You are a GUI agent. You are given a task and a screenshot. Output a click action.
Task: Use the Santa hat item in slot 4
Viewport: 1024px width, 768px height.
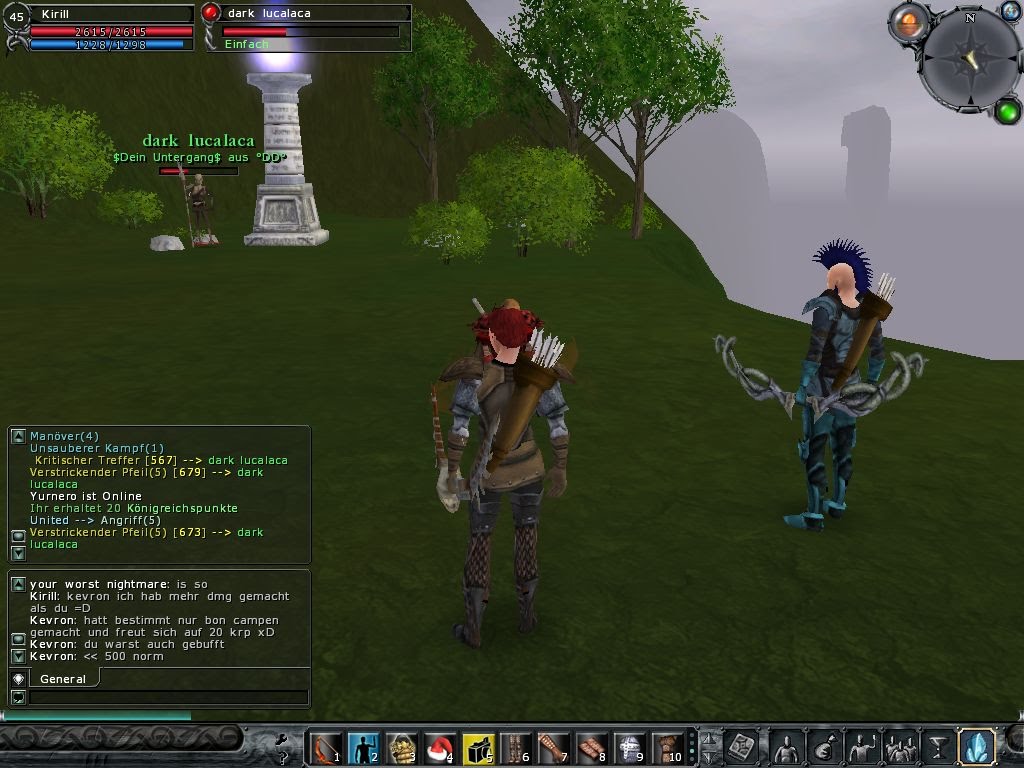439,748
